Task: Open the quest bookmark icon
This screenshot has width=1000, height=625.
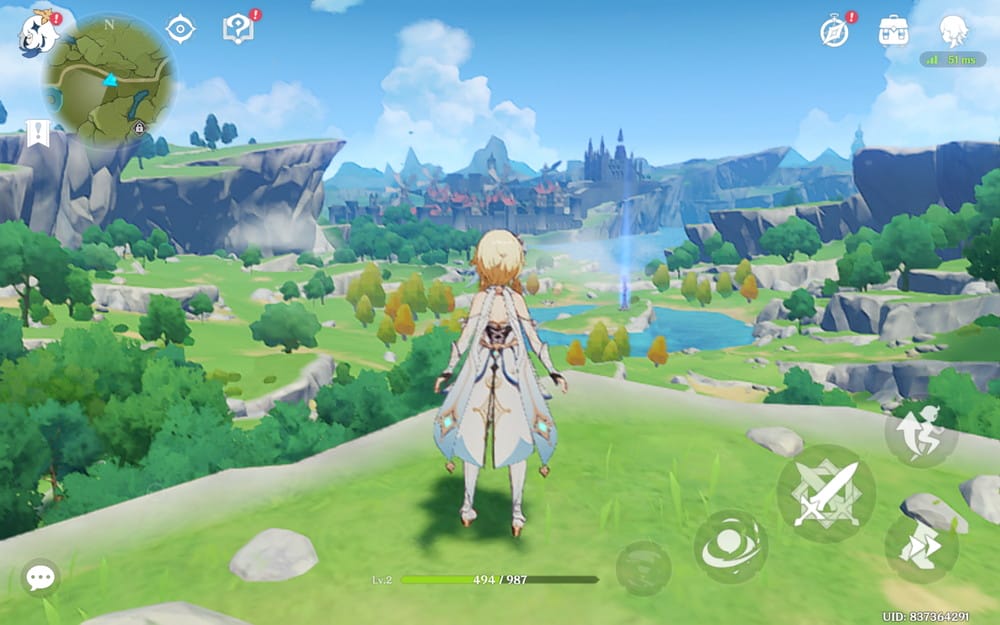Action: [38, 133]
